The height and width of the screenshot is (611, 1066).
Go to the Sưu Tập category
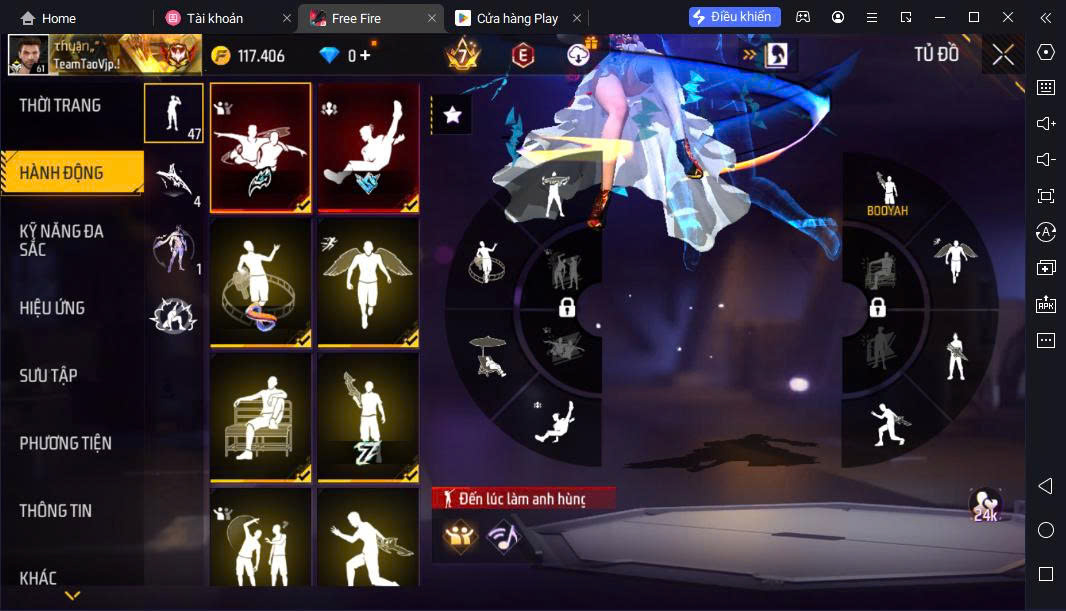pos(48,376)
